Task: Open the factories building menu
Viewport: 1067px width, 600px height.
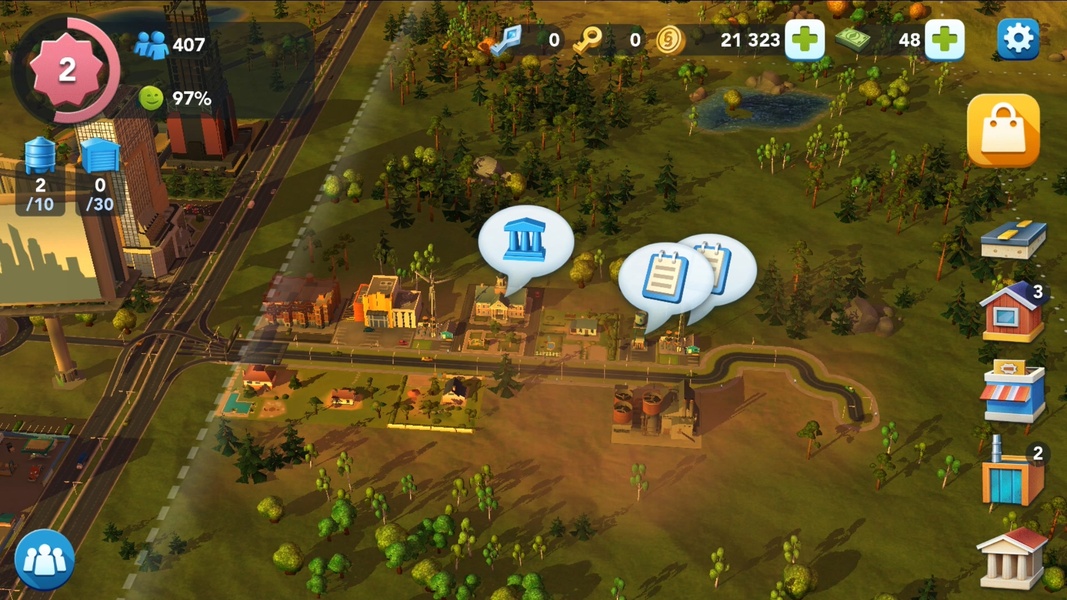Action: (x=1012, y=474)
